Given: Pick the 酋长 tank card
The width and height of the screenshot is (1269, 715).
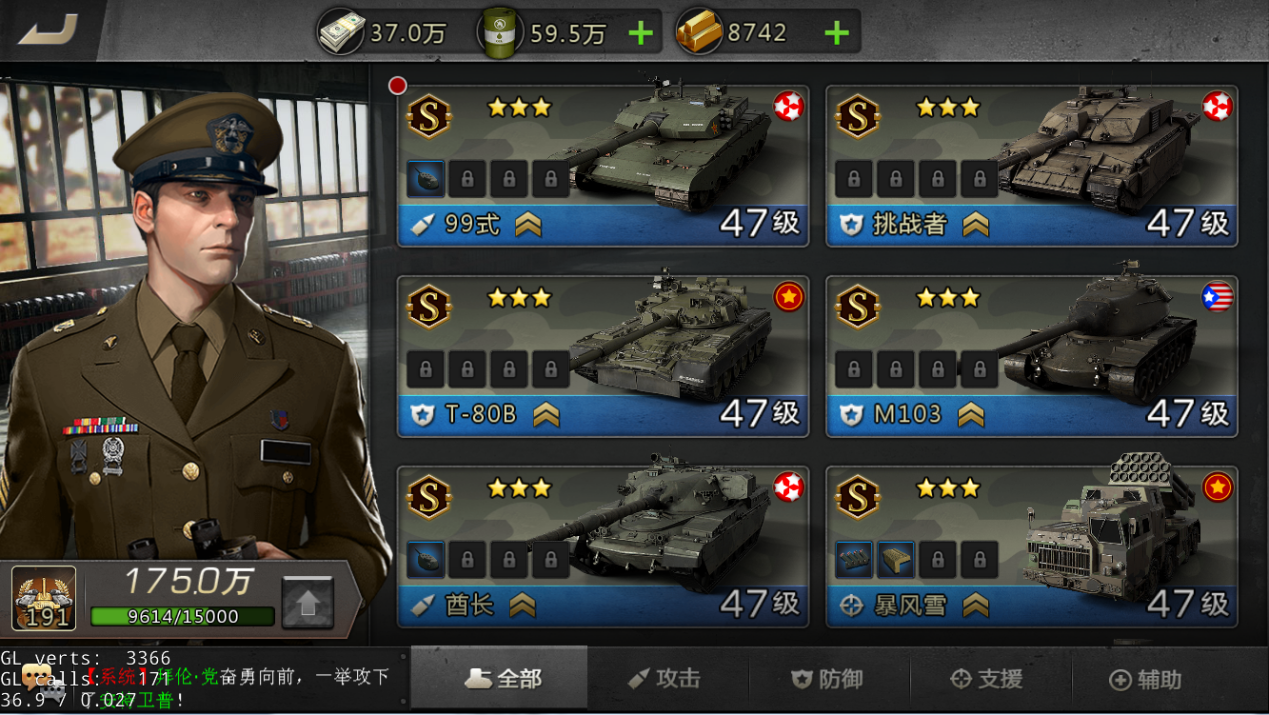Looking at the screenshot, I should [603, 547].
